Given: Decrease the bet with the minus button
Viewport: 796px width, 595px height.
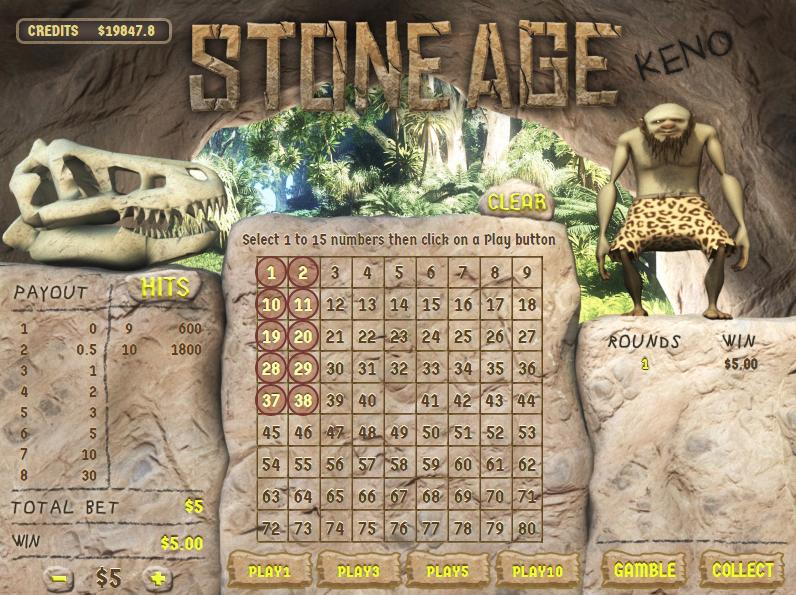Looking at the screenshot, I should [x=59, y=578].
